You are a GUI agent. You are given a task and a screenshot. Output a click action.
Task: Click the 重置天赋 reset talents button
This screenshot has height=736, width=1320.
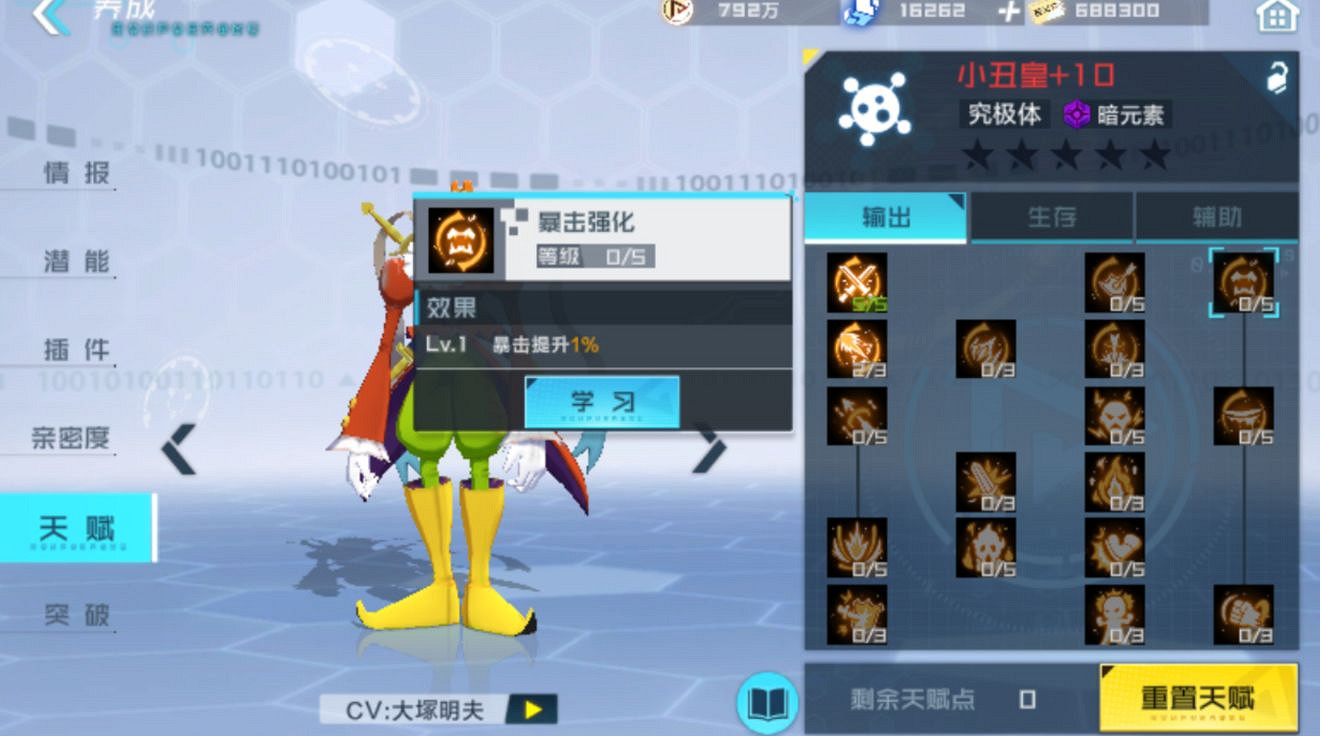click(x=1197, y=701)
